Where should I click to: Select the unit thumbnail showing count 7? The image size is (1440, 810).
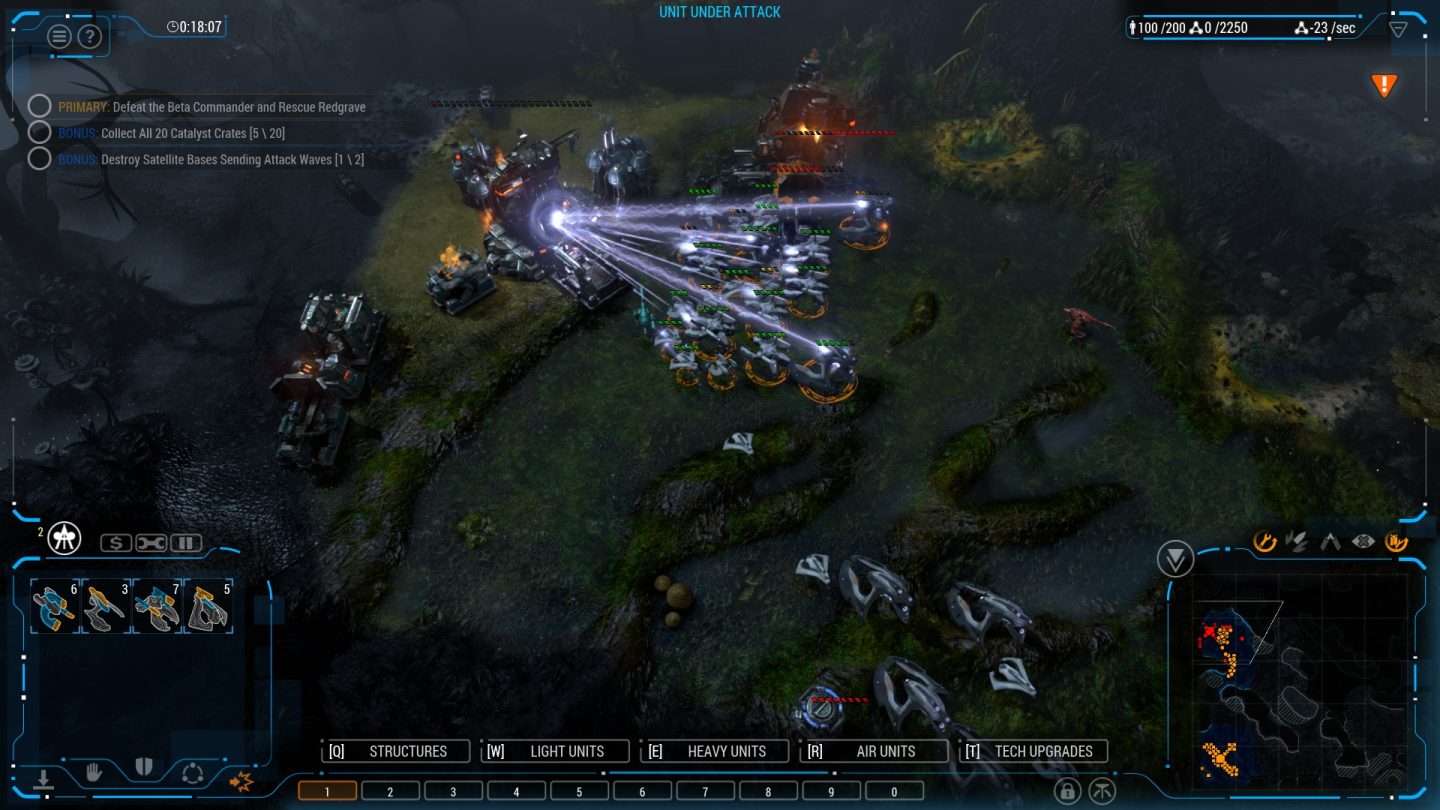[x=155, y=605]
